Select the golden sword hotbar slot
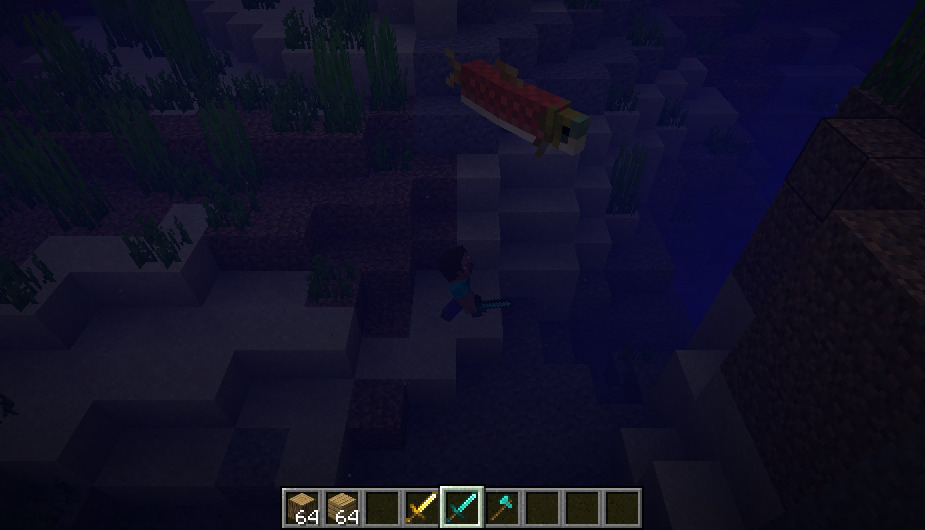This screenshot has height=530, width=925. pyautogui.click(x=421, y=508)
